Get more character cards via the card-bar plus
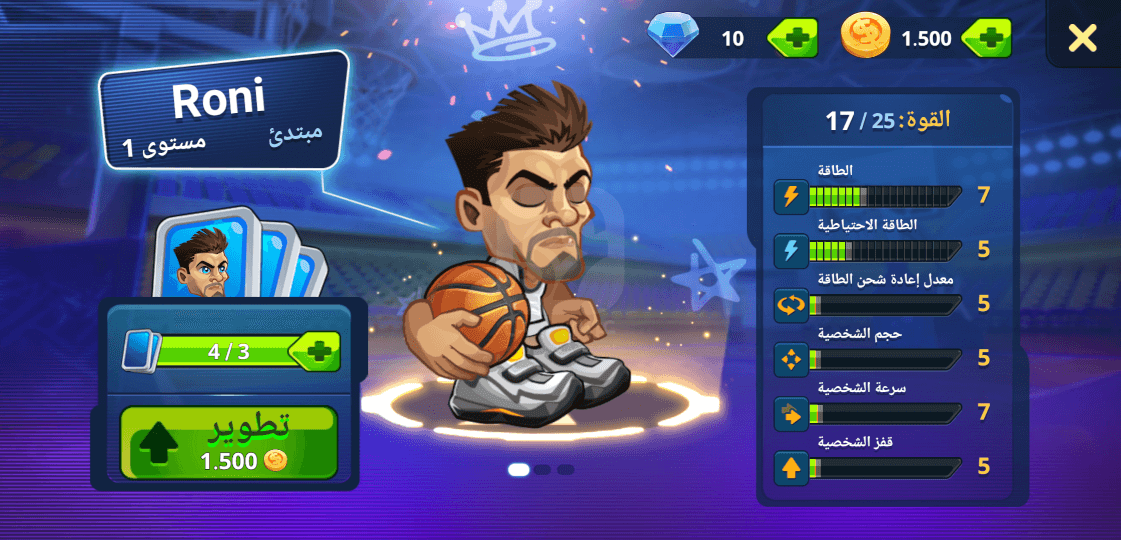Screen dimensions: 1121x540 pos(317,352)
